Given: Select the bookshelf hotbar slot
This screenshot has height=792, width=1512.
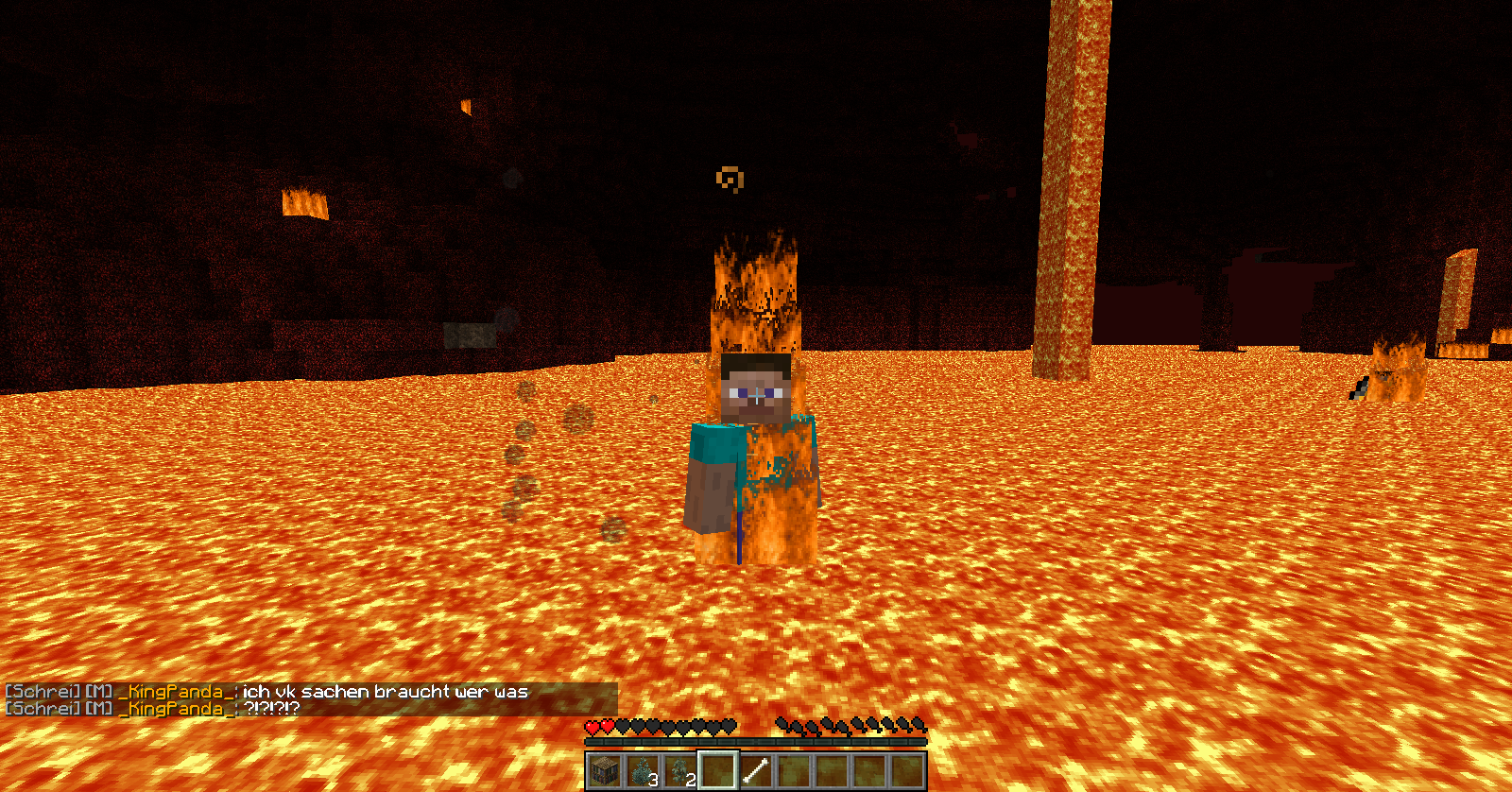Looking at the screenshot, I should point(604,770).
